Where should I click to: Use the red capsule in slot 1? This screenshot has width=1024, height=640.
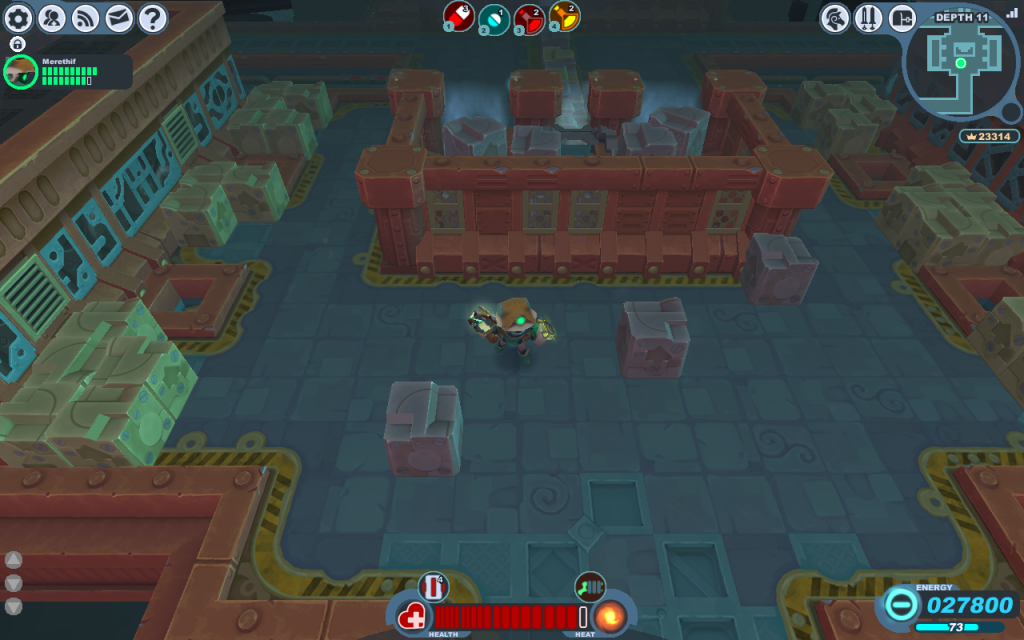[459, 16]
